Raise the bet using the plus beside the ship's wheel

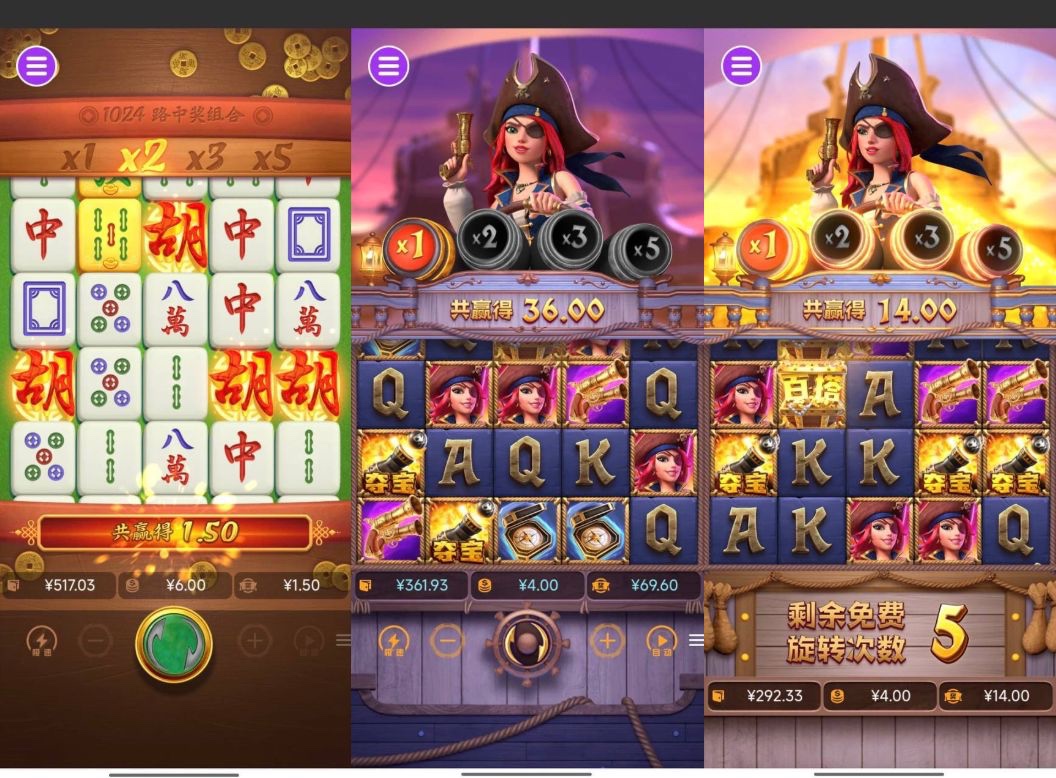(606, 641)
